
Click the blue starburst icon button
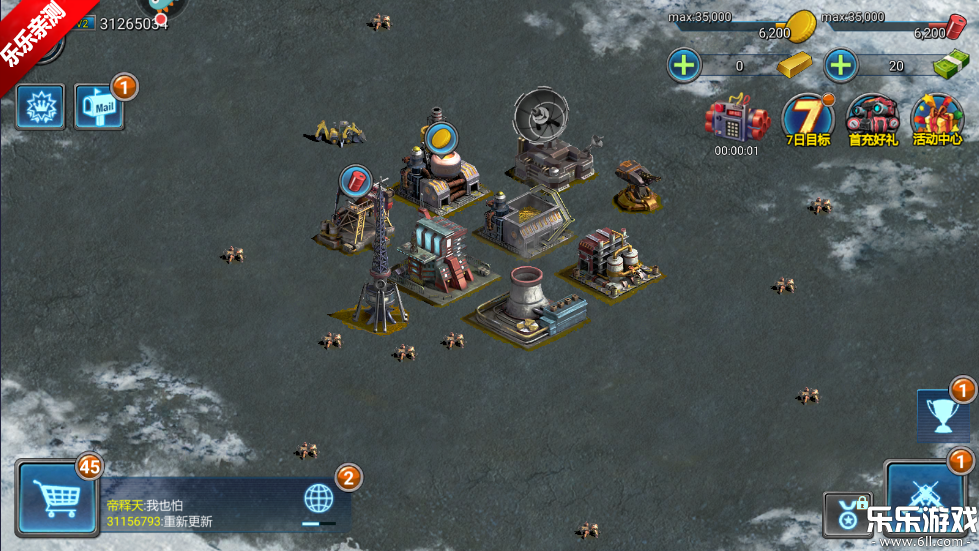[40, 106]
